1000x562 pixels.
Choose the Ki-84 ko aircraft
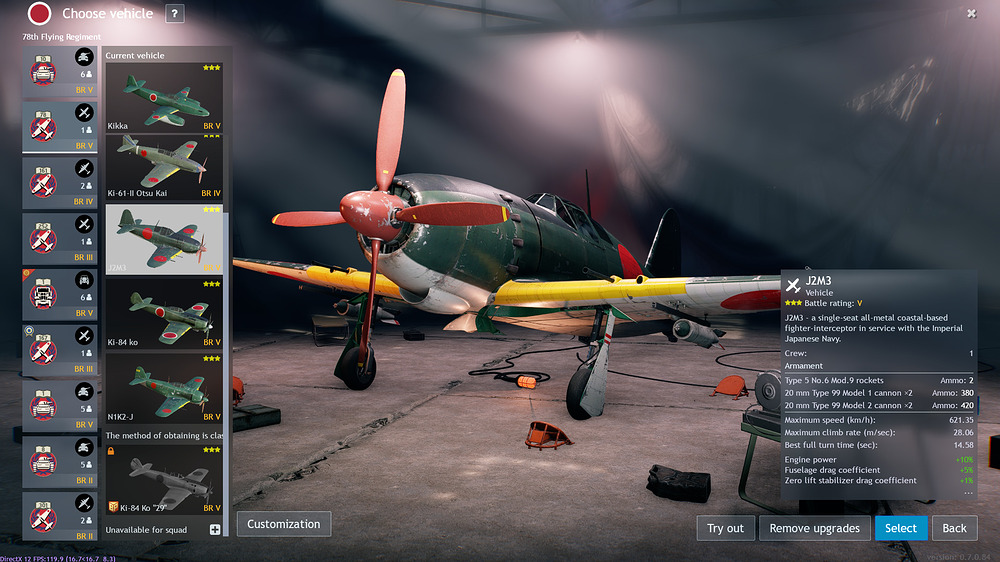[x=164, y=313]
